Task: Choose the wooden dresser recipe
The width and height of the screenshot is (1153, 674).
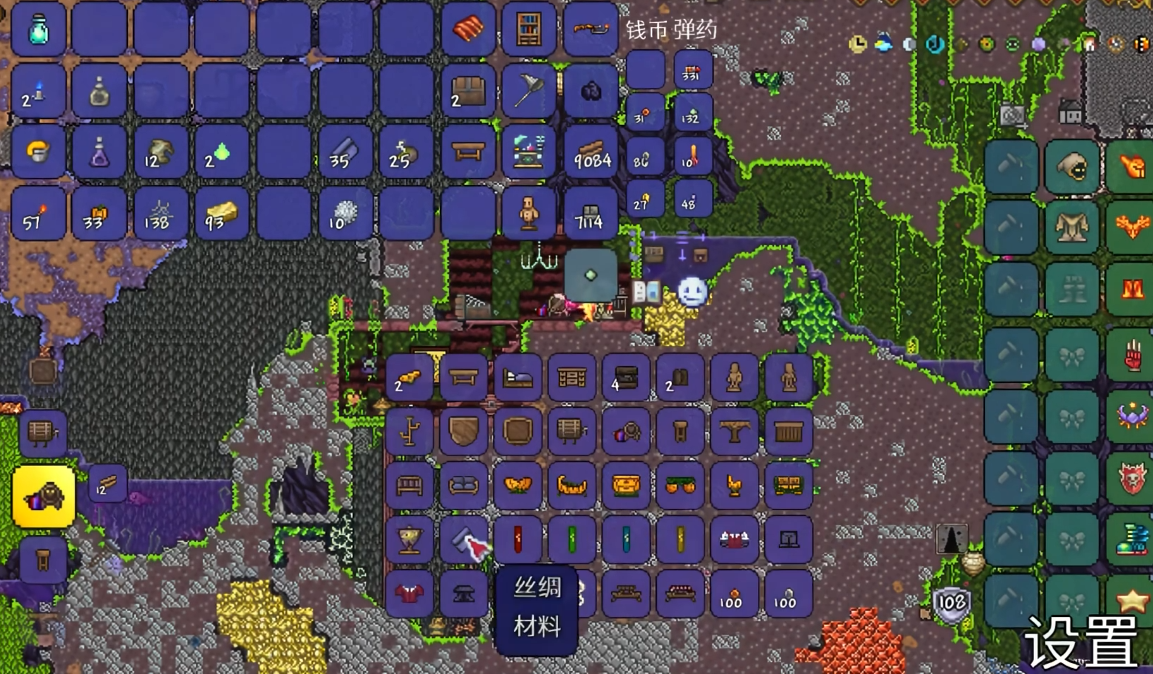Action: (x=572, y=378)
